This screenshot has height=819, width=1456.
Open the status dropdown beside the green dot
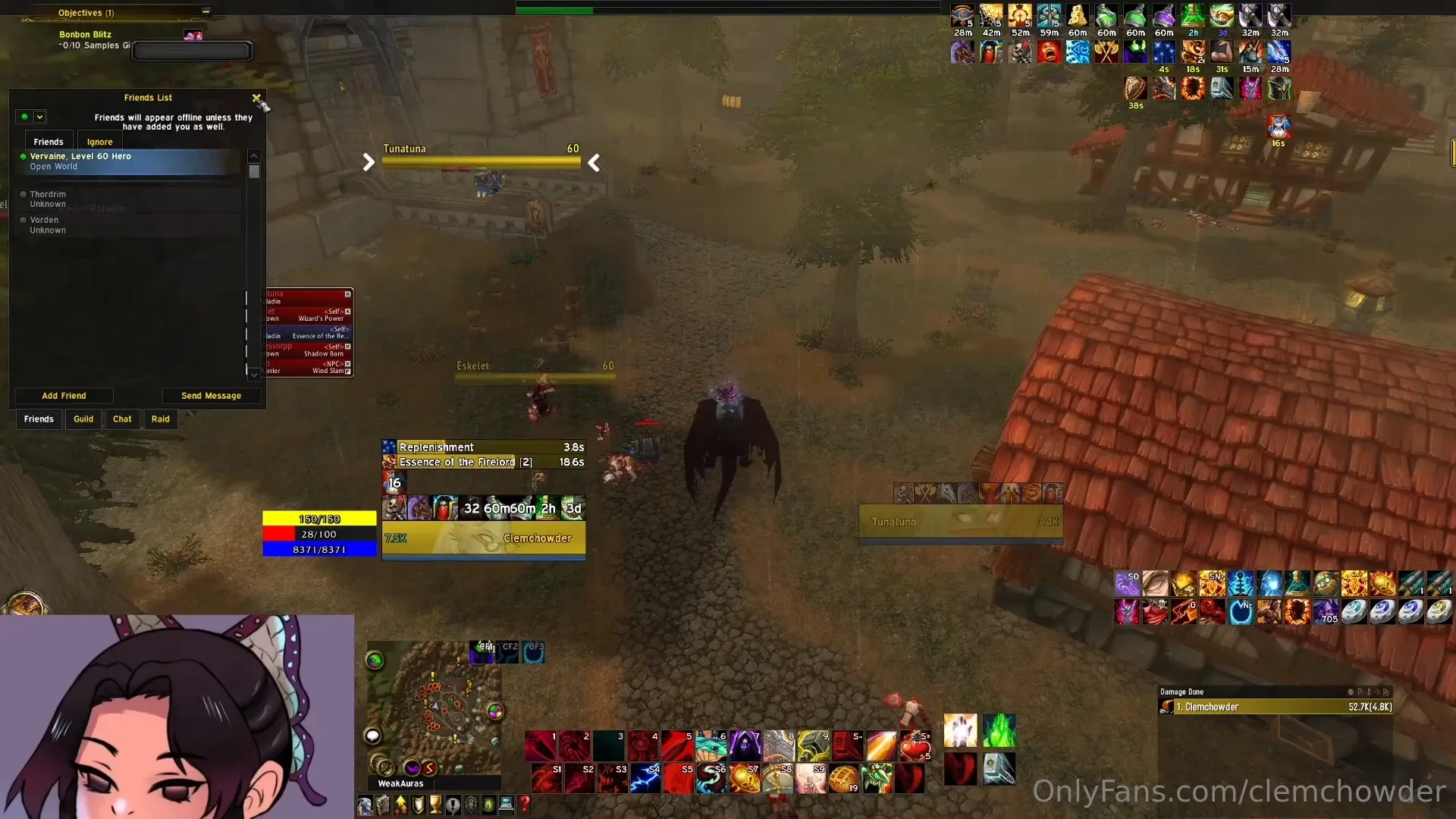coord(39,116)
